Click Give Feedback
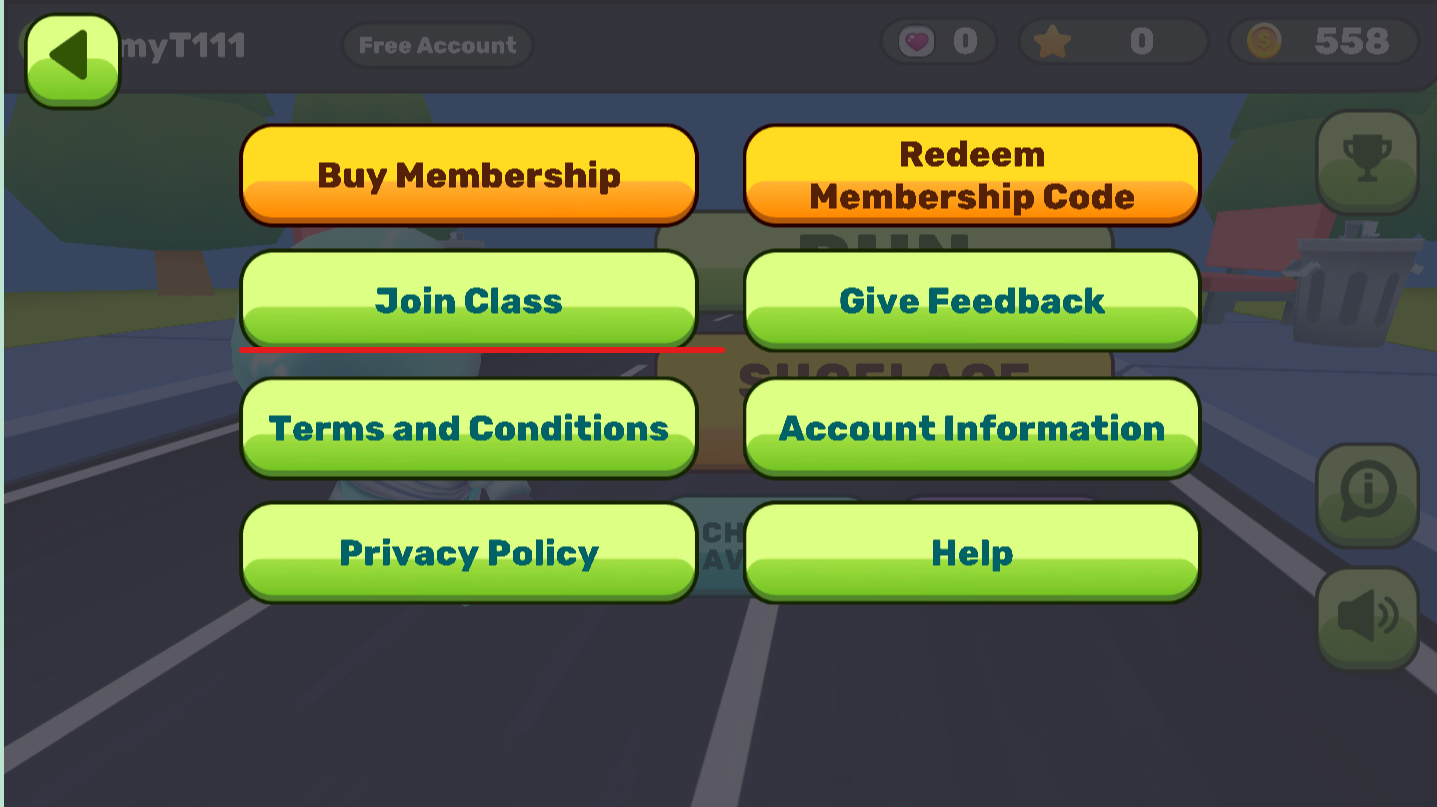 click(971, 300)
